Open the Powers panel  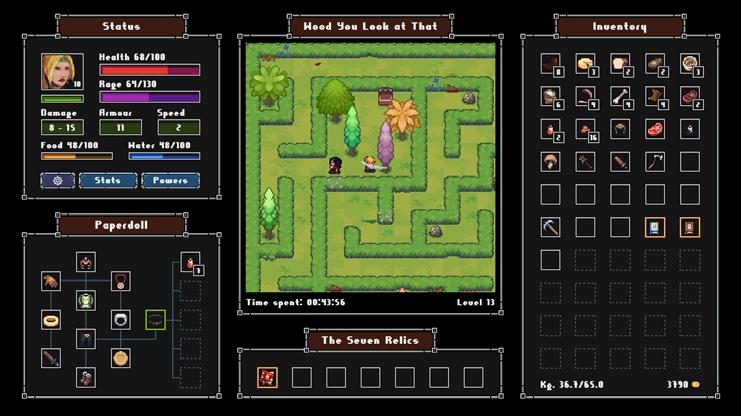tap(170, 181)
